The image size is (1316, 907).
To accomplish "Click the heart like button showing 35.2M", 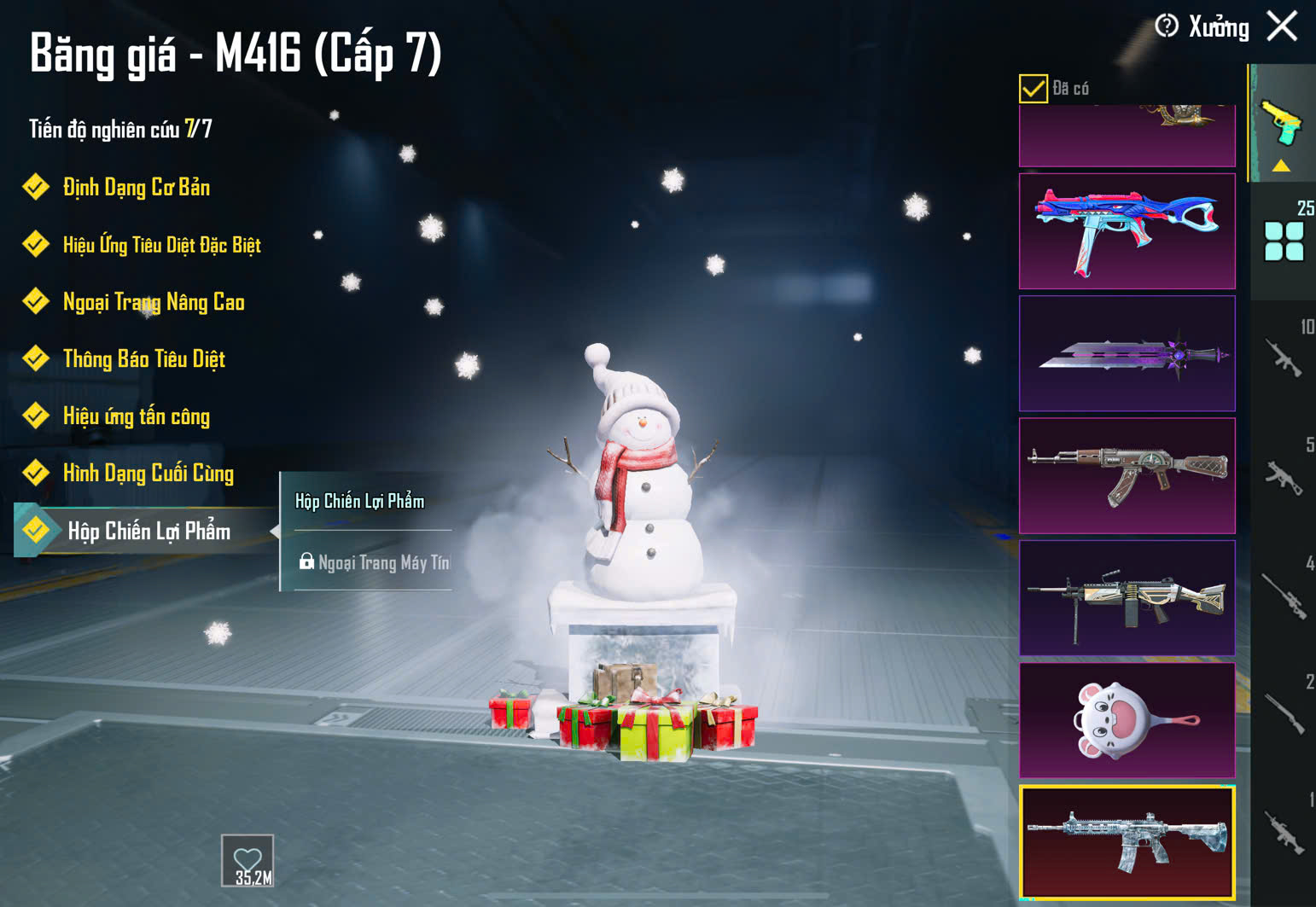I will pyautogui.click(x=247, y=861).
